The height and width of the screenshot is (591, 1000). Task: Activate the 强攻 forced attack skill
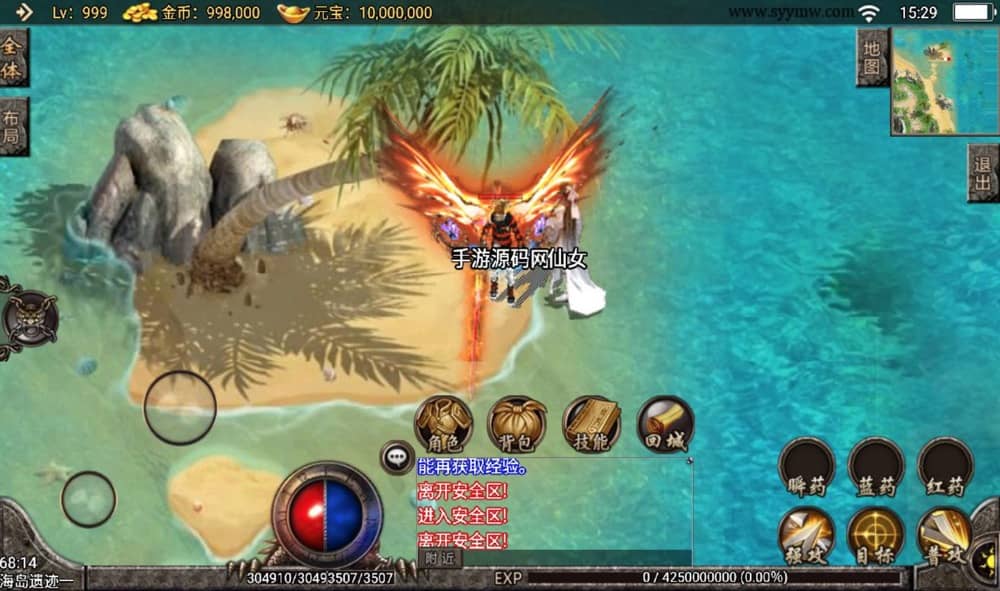[806, 535]
